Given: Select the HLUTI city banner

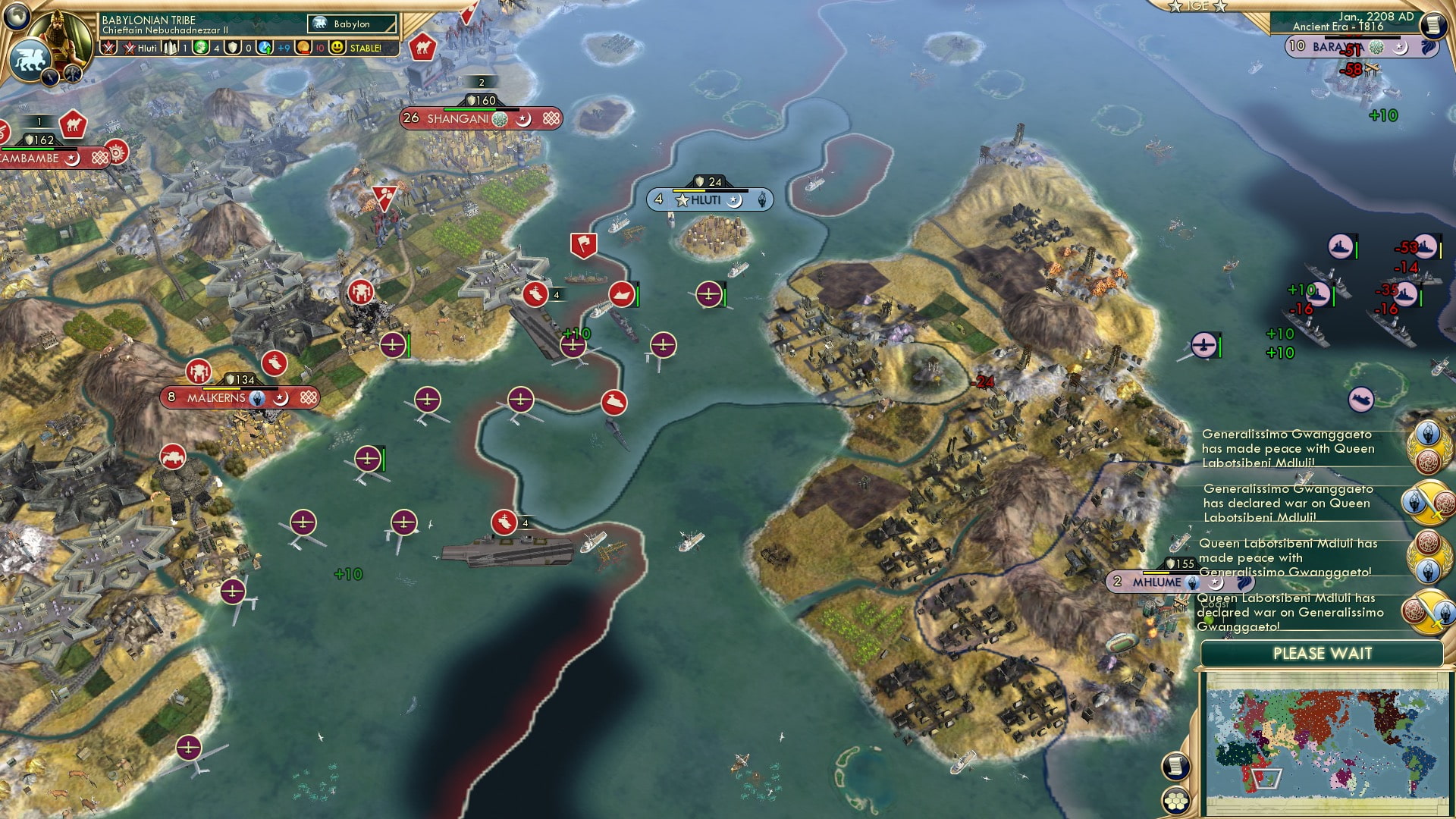Looking at the screenshot, I should pos(709,199).
